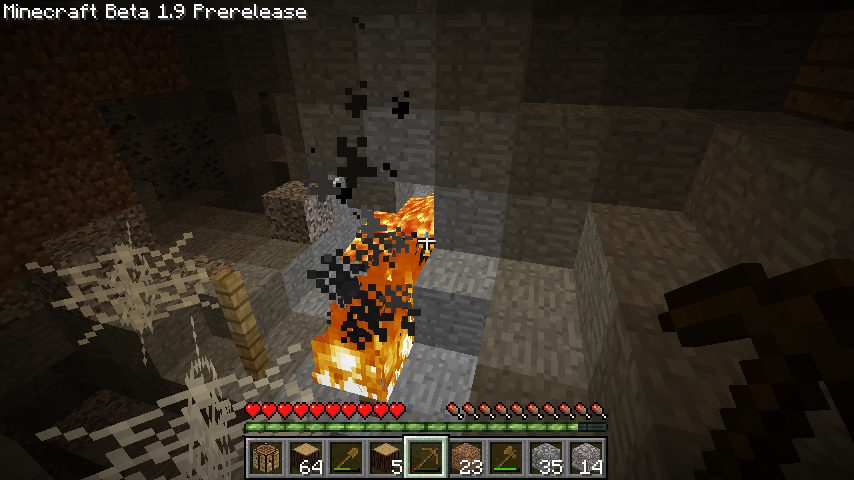Screen dimensions: 854x480
Task: Choose the gravel stack of 14
Action: coord(586,458)
